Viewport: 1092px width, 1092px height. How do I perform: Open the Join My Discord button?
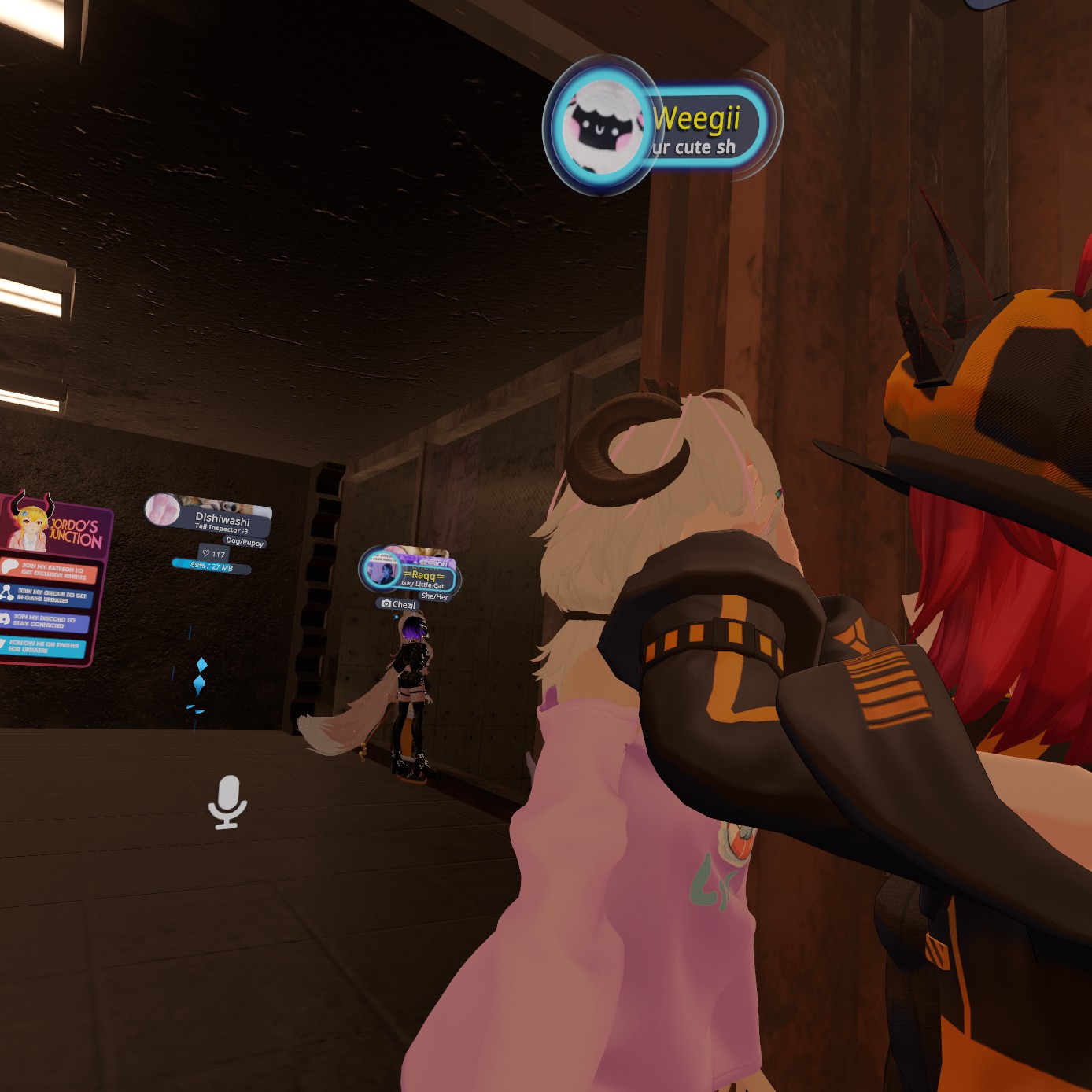[x=44, y=621]
